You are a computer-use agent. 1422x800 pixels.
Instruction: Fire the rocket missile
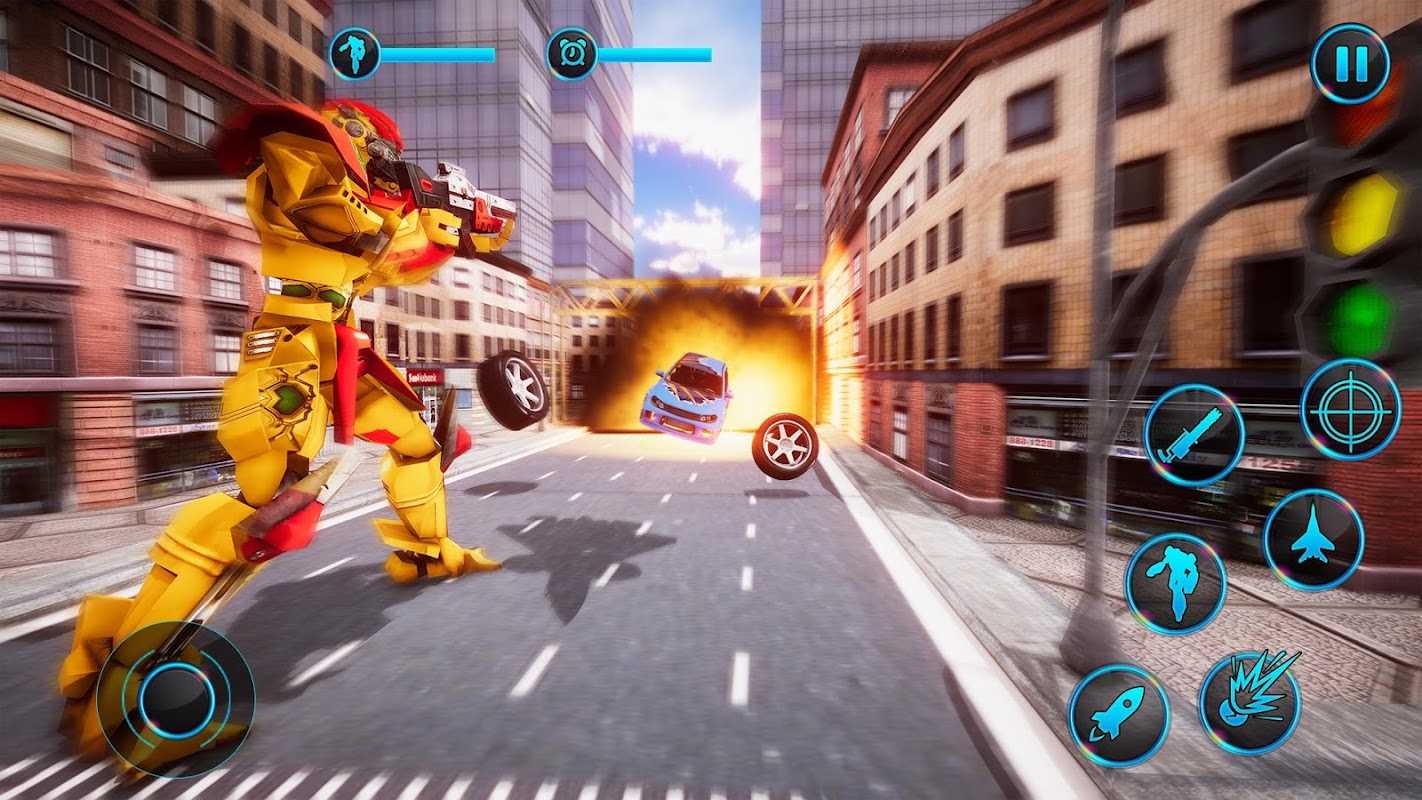point(1118,715)
